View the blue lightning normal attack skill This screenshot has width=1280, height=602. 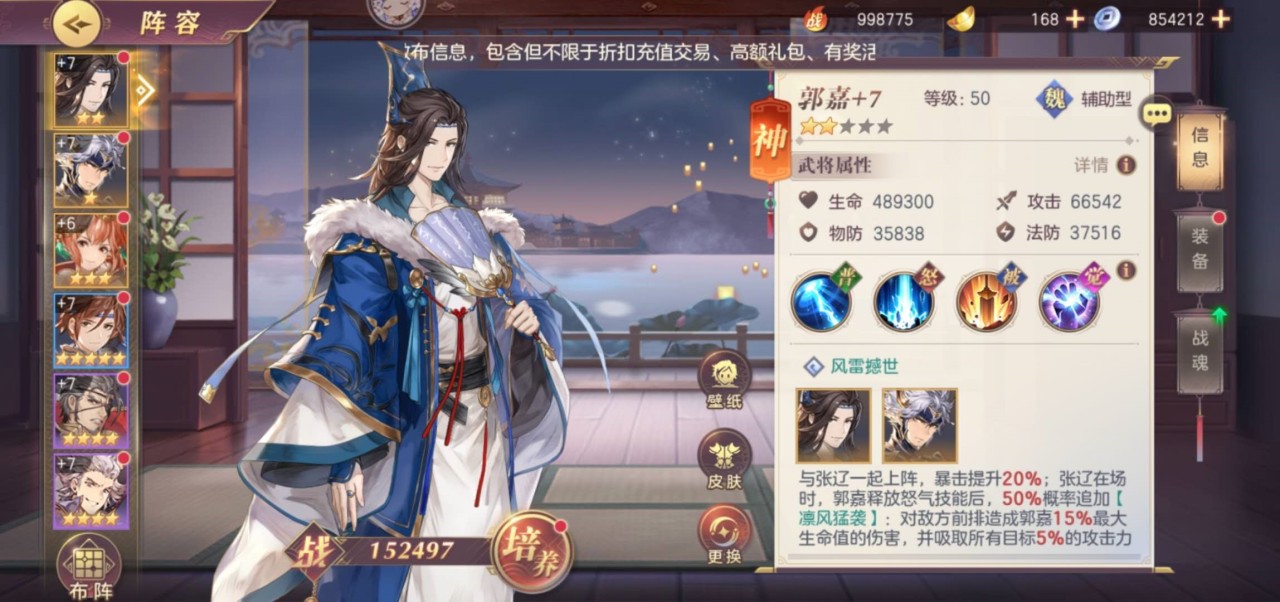[x=821, y=301]
